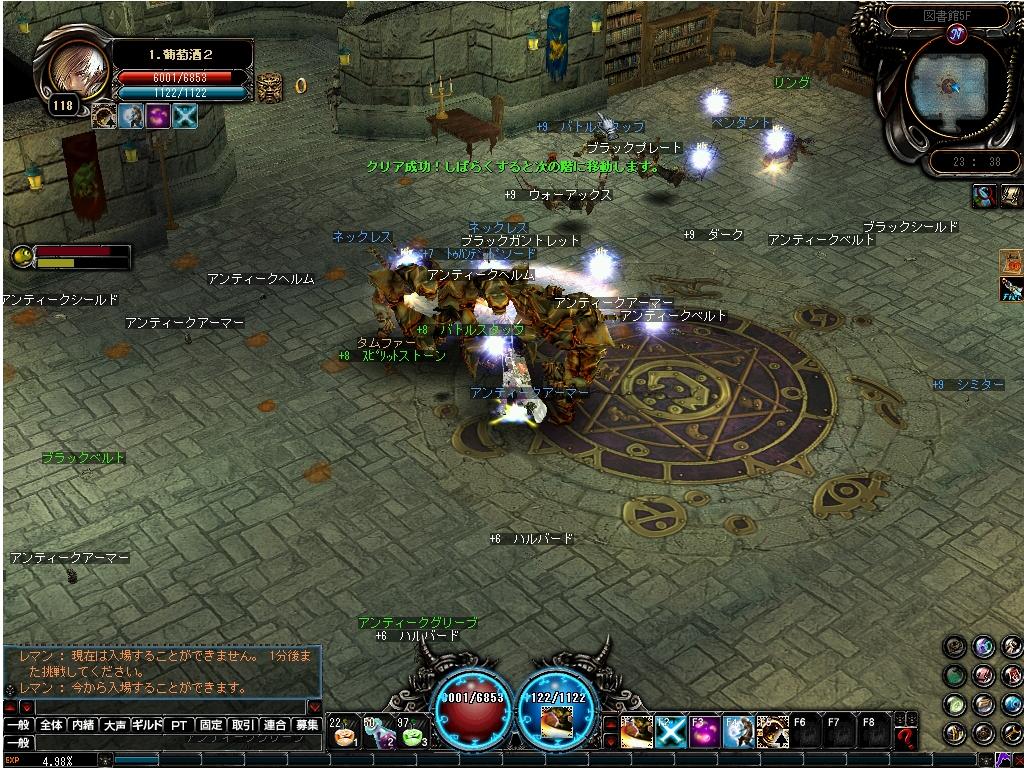This screenshot has height=768, width=1024.
Task: Click the golden mask icon beside health bar
Action: pos(269,86)
